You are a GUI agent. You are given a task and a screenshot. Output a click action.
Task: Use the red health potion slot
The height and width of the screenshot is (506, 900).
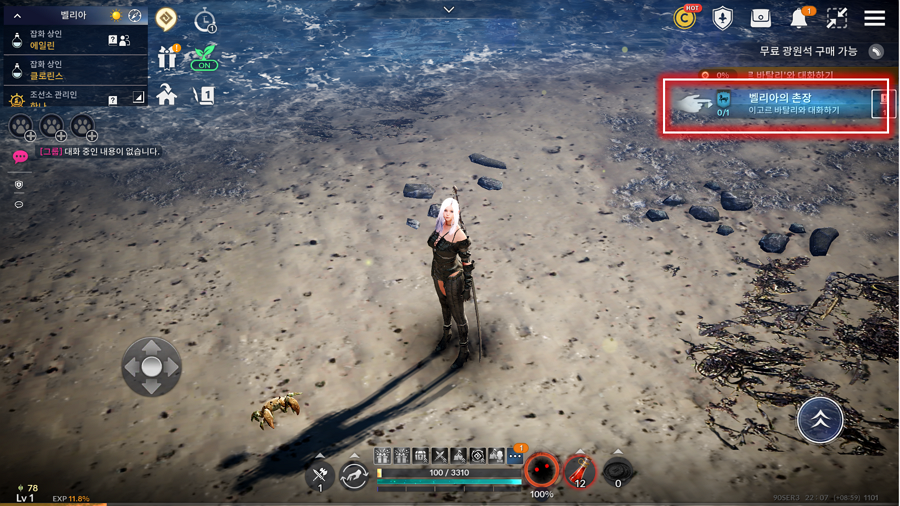pyautogui.click(x=580, y=470)
